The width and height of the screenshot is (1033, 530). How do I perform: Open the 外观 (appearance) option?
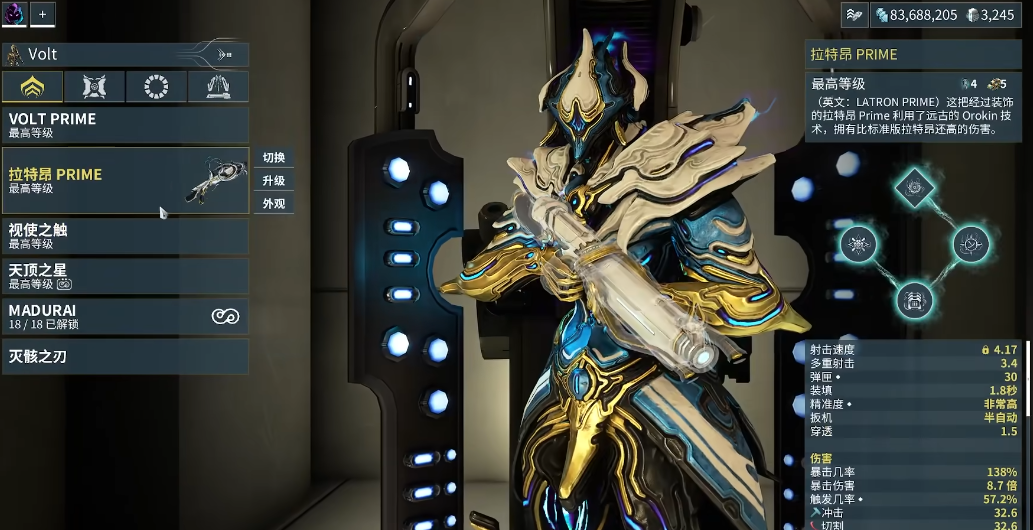click(x=274, y=204)
